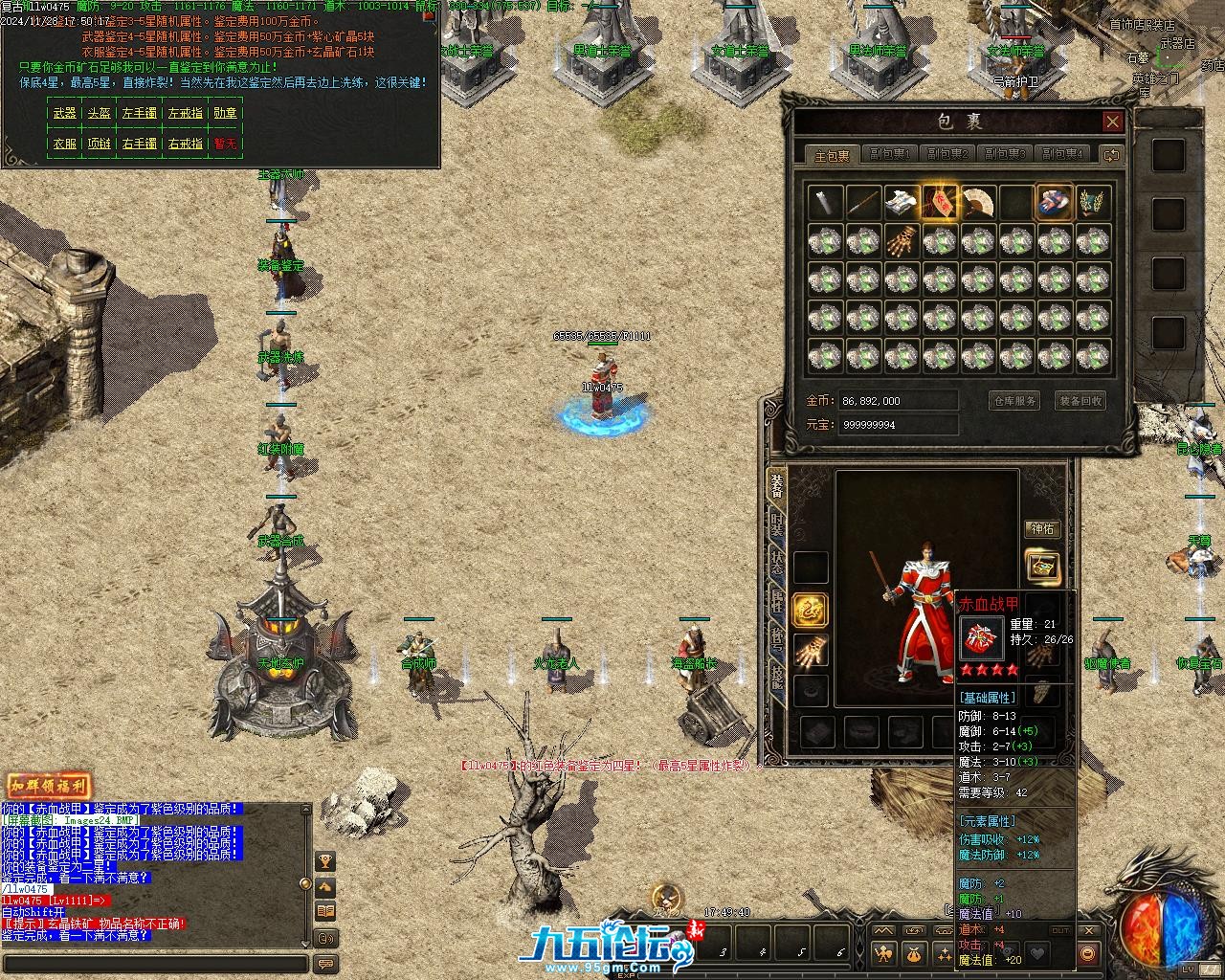Close the 包裹 bag window
The height and width of the screenshot is (980, 1225).
coord(1112,122)
